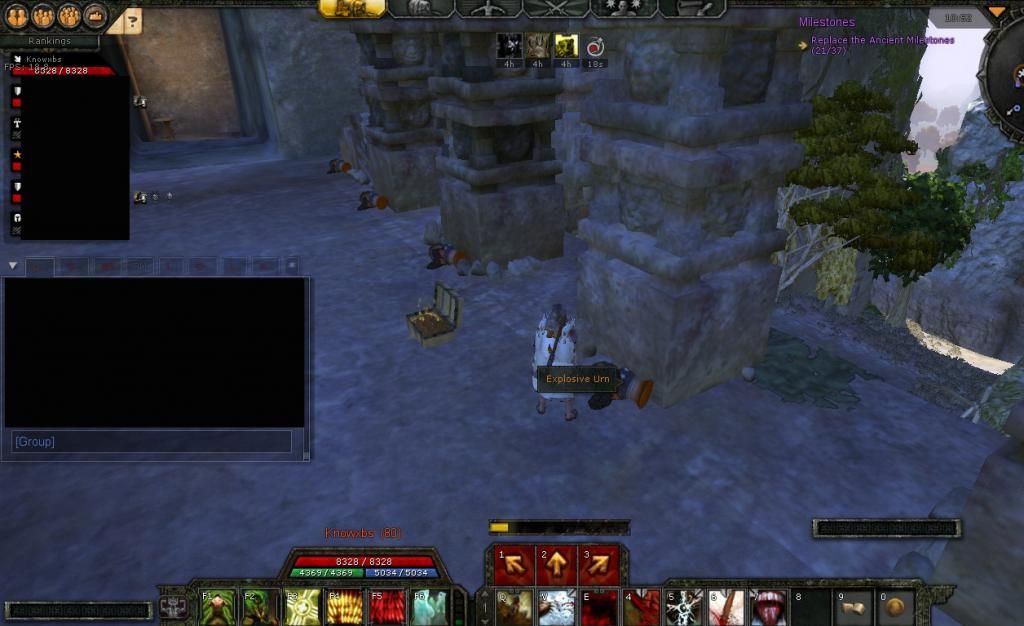Click the orange dropdown arrow above minimap
1024x626 pixels.
[996, 12]
